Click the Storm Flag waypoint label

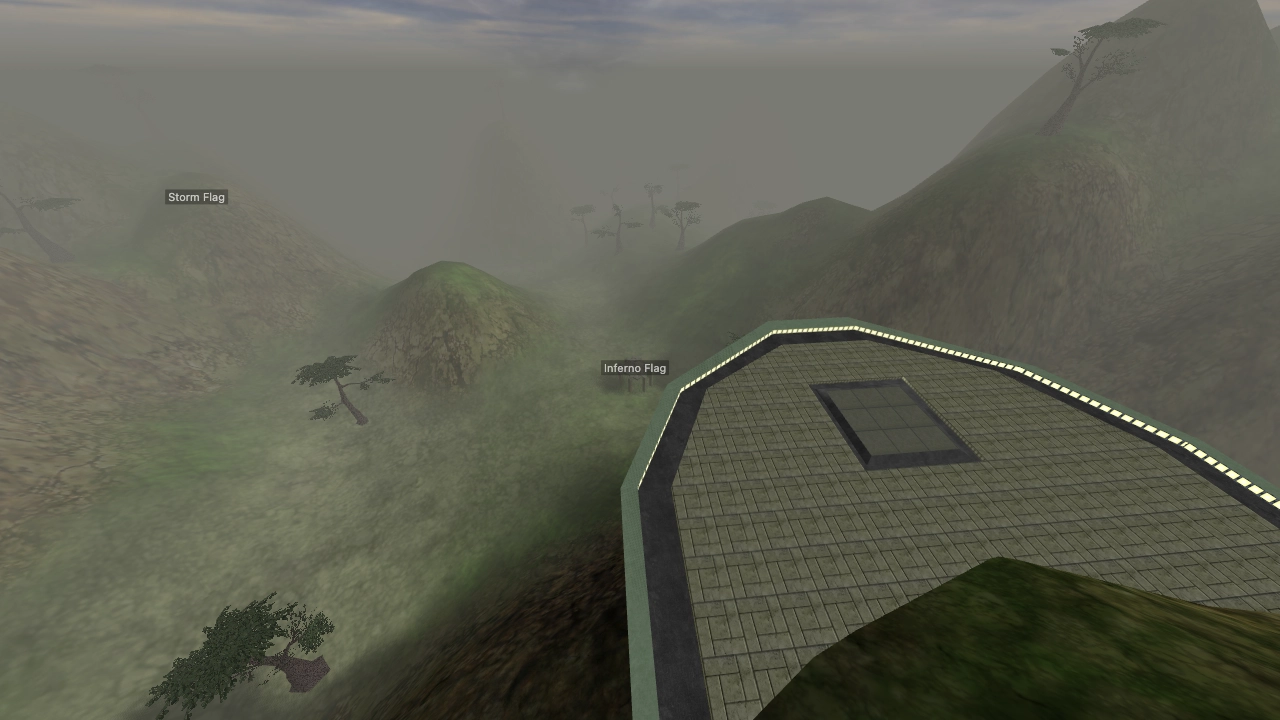point(196,197)
